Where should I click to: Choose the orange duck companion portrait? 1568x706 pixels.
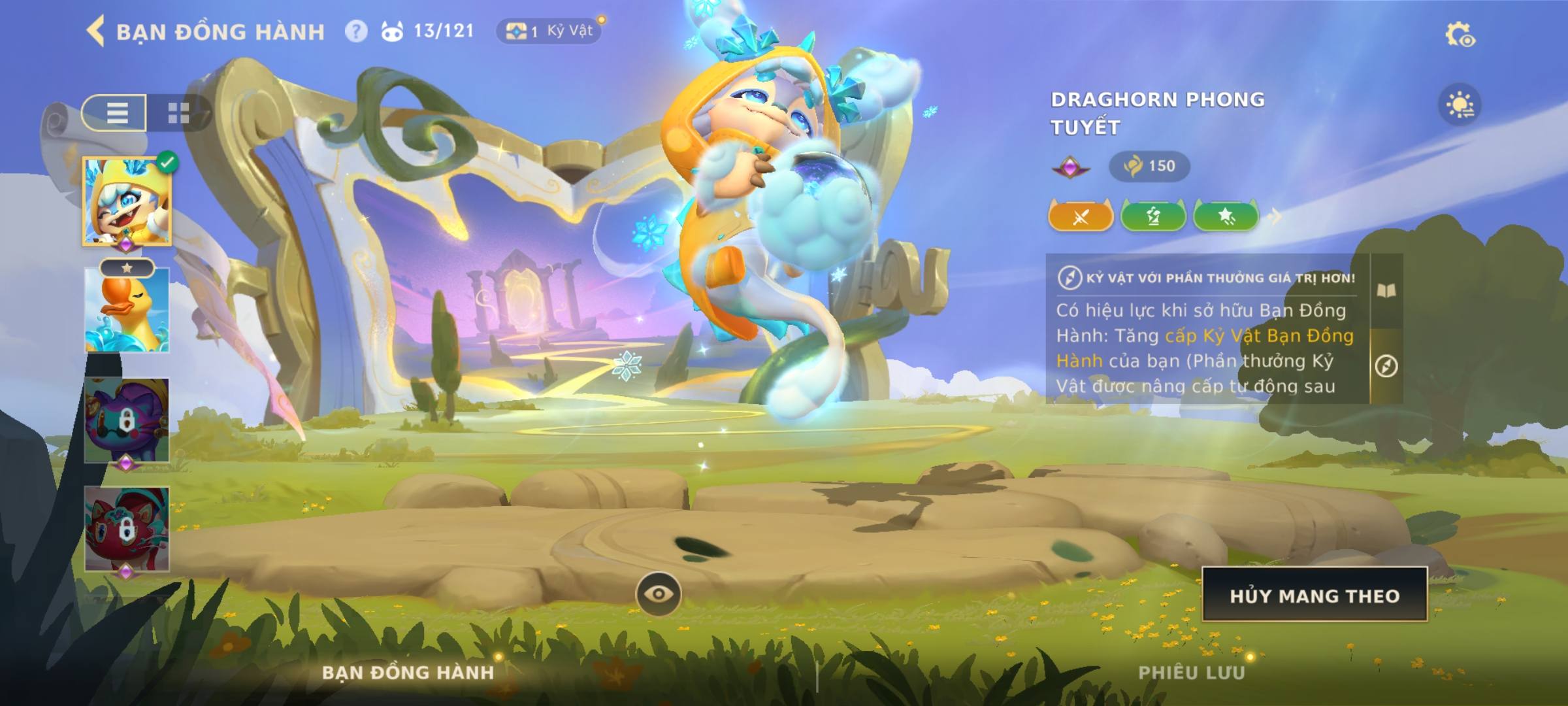pos(127,311)
